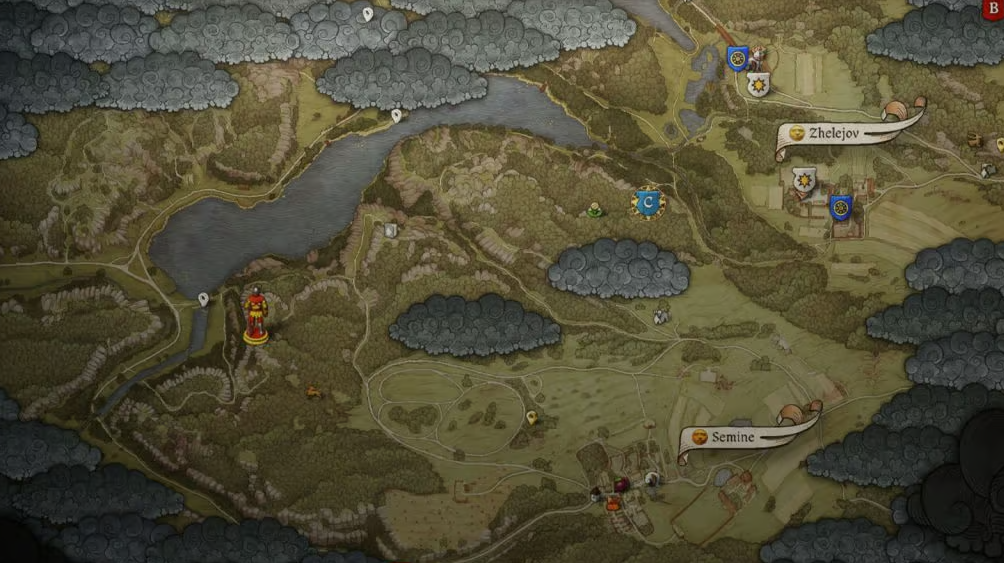
Task: Click the yellow pin in the fields near Semine
Action: pyautogui.click(x=530, y=417)
